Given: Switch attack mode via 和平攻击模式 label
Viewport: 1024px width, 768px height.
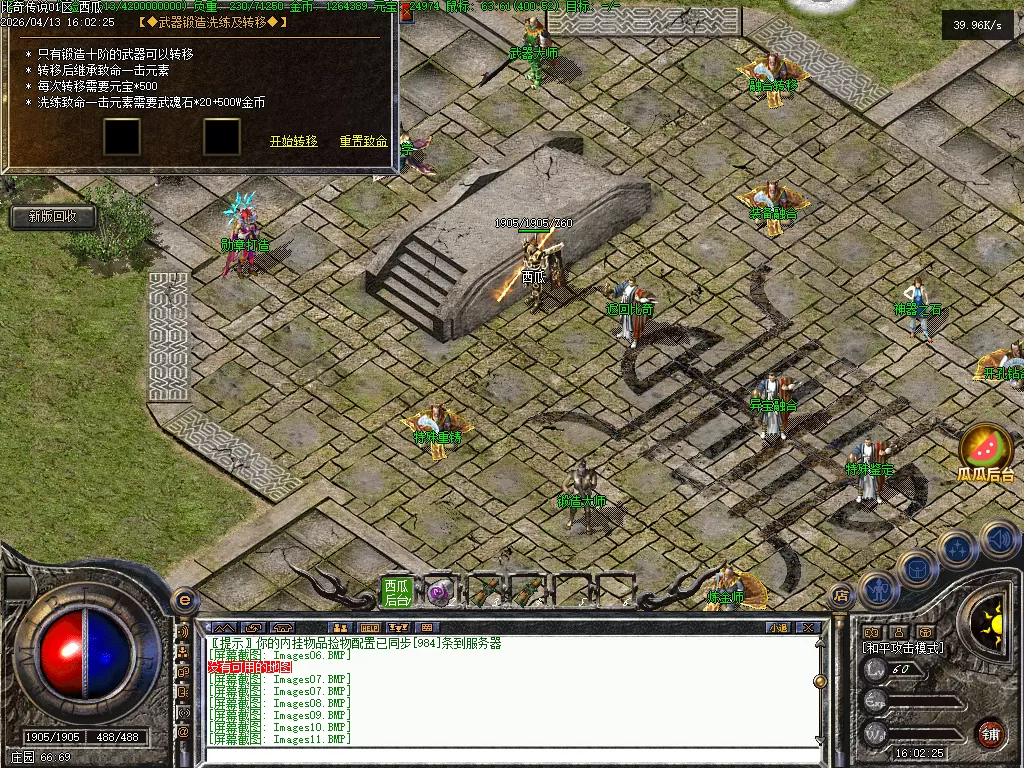Looking at the screenshot, I should pyautogui.click(x=903, y=648).
